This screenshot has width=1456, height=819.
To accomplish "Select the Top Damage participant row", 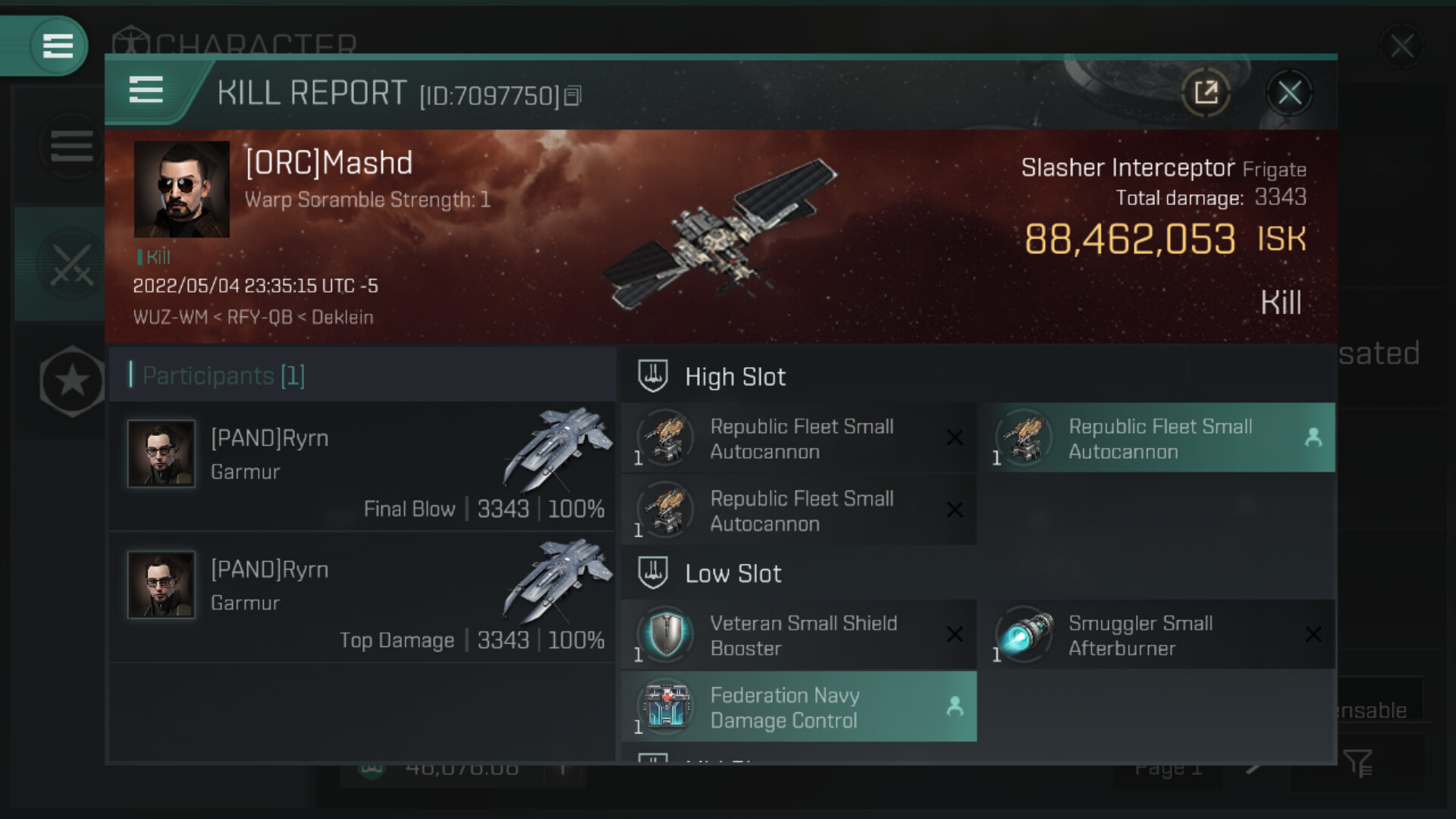I will (362, 598).
